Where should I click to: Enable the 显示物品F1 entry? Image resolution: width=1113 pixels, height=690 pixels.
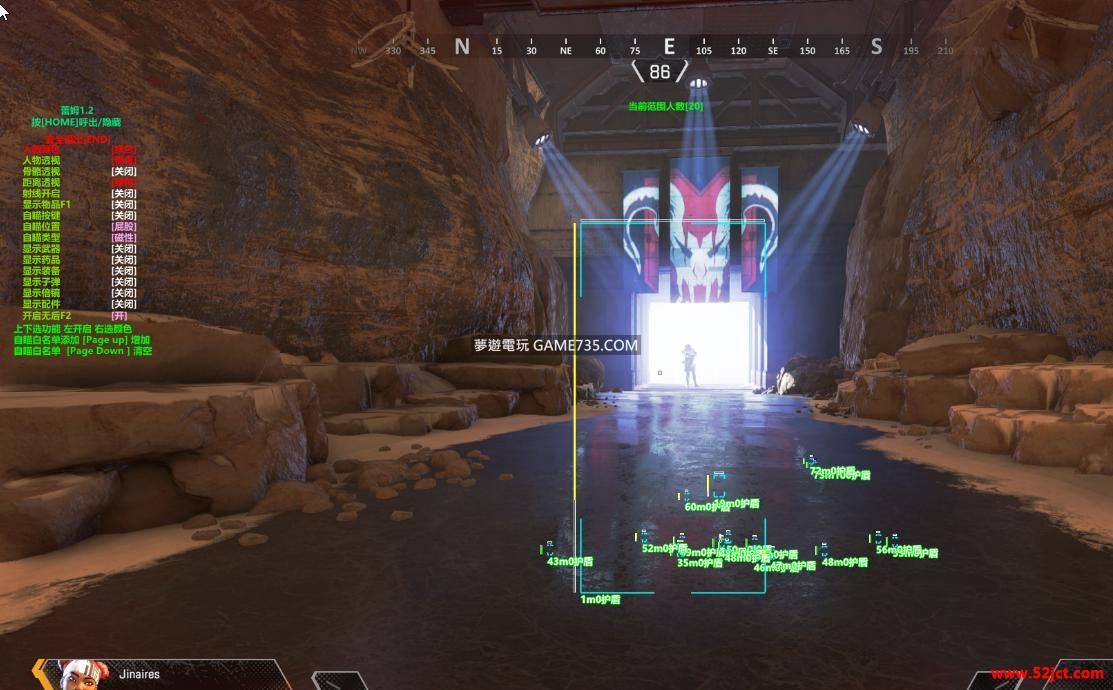click(x=46, y=204)
